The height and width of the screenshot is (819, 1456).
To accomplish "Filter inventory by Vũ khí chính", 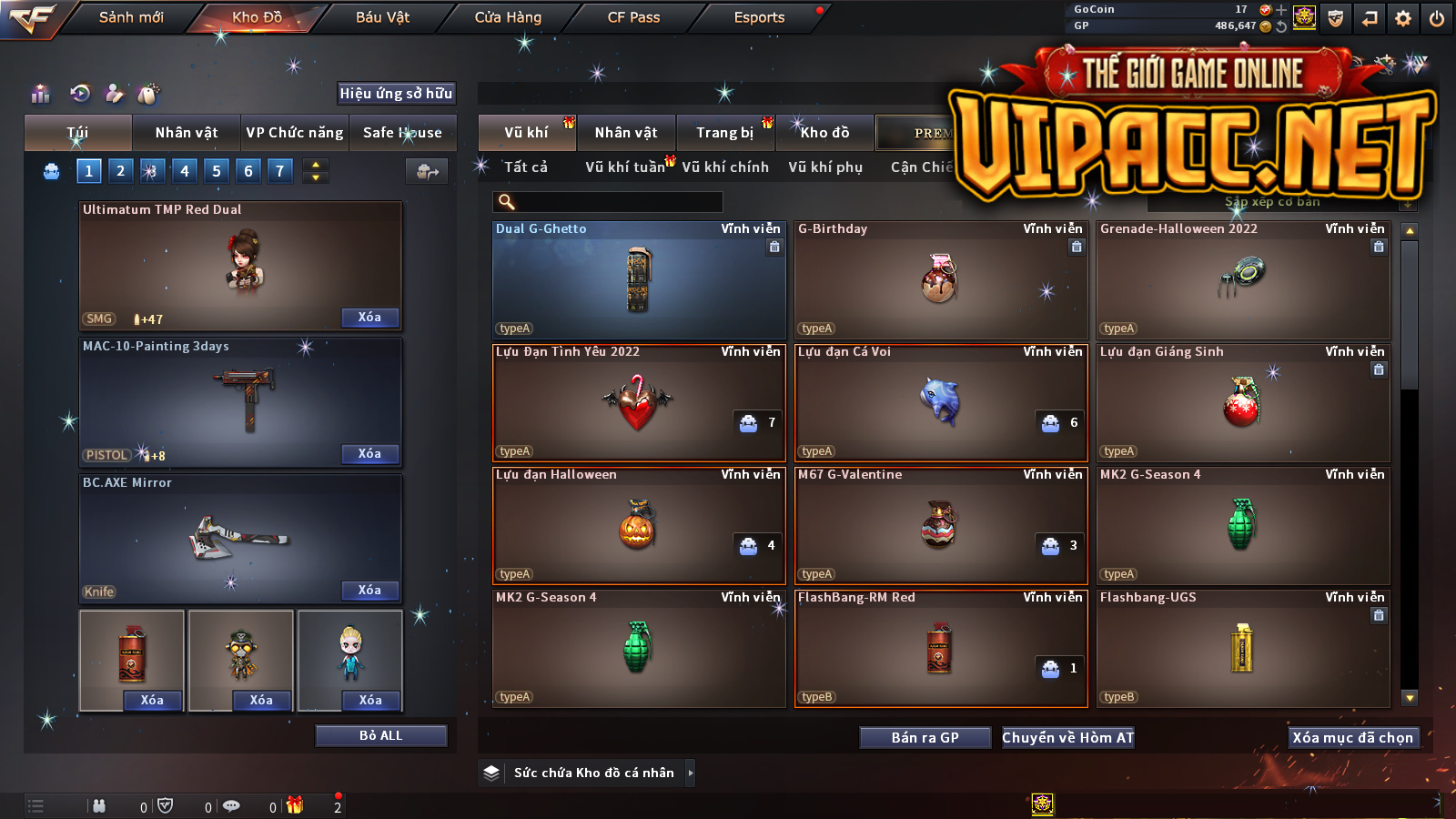I will click(725, 167).
